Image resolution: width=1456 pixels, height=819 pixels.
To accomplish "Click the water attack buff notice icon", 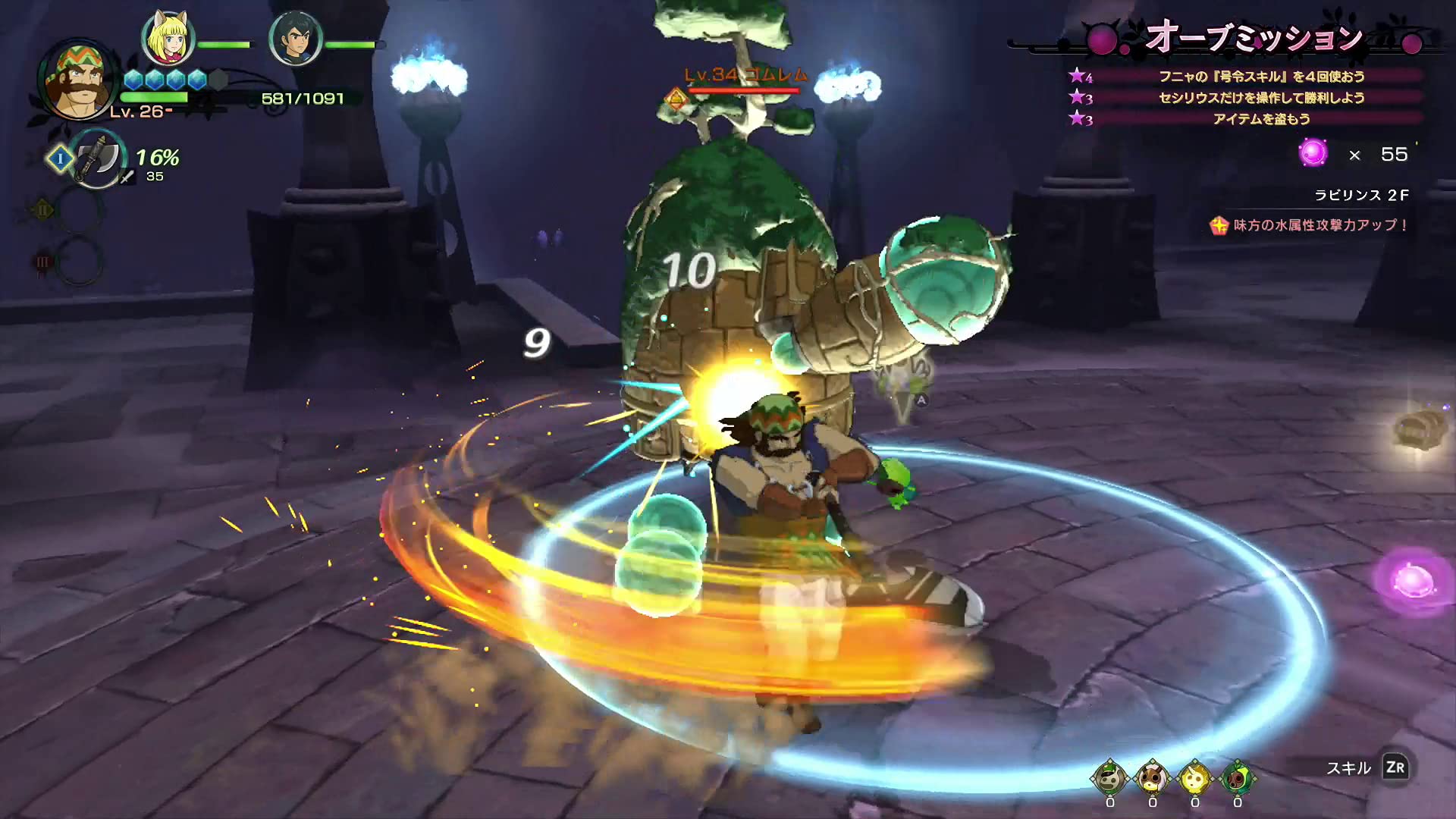I will 1219,225.
